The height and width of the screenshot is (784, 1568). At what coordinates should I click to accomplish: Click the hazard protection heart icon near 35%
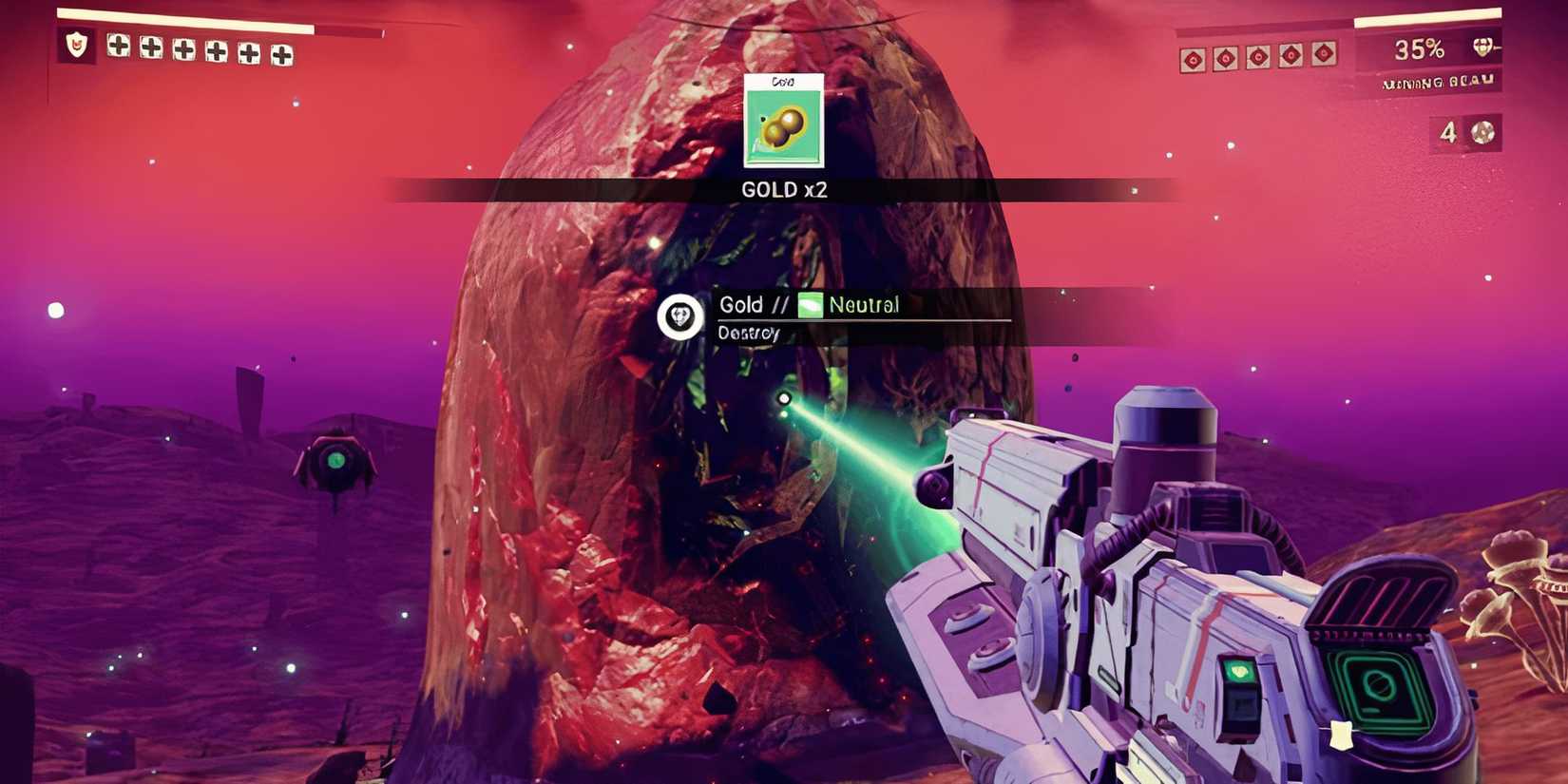1482,49
